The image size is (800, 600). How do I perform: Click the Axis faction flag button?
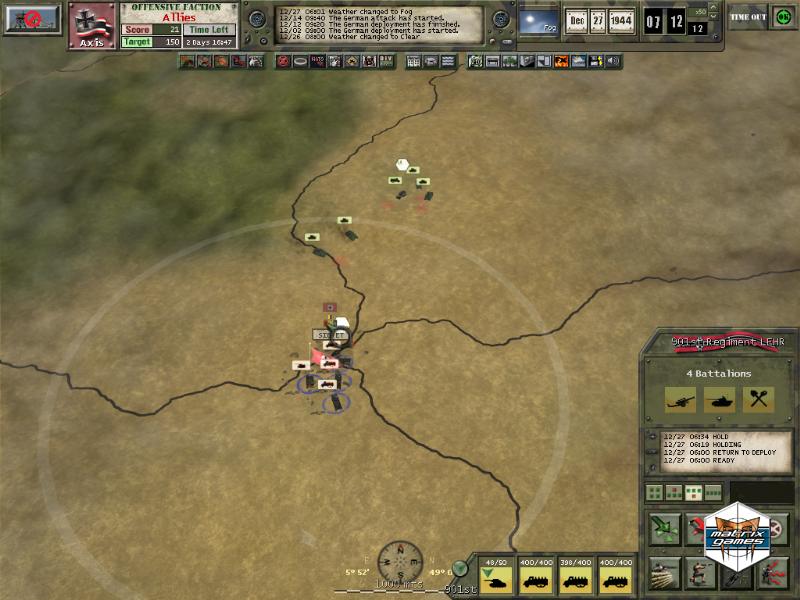(92, 25)
